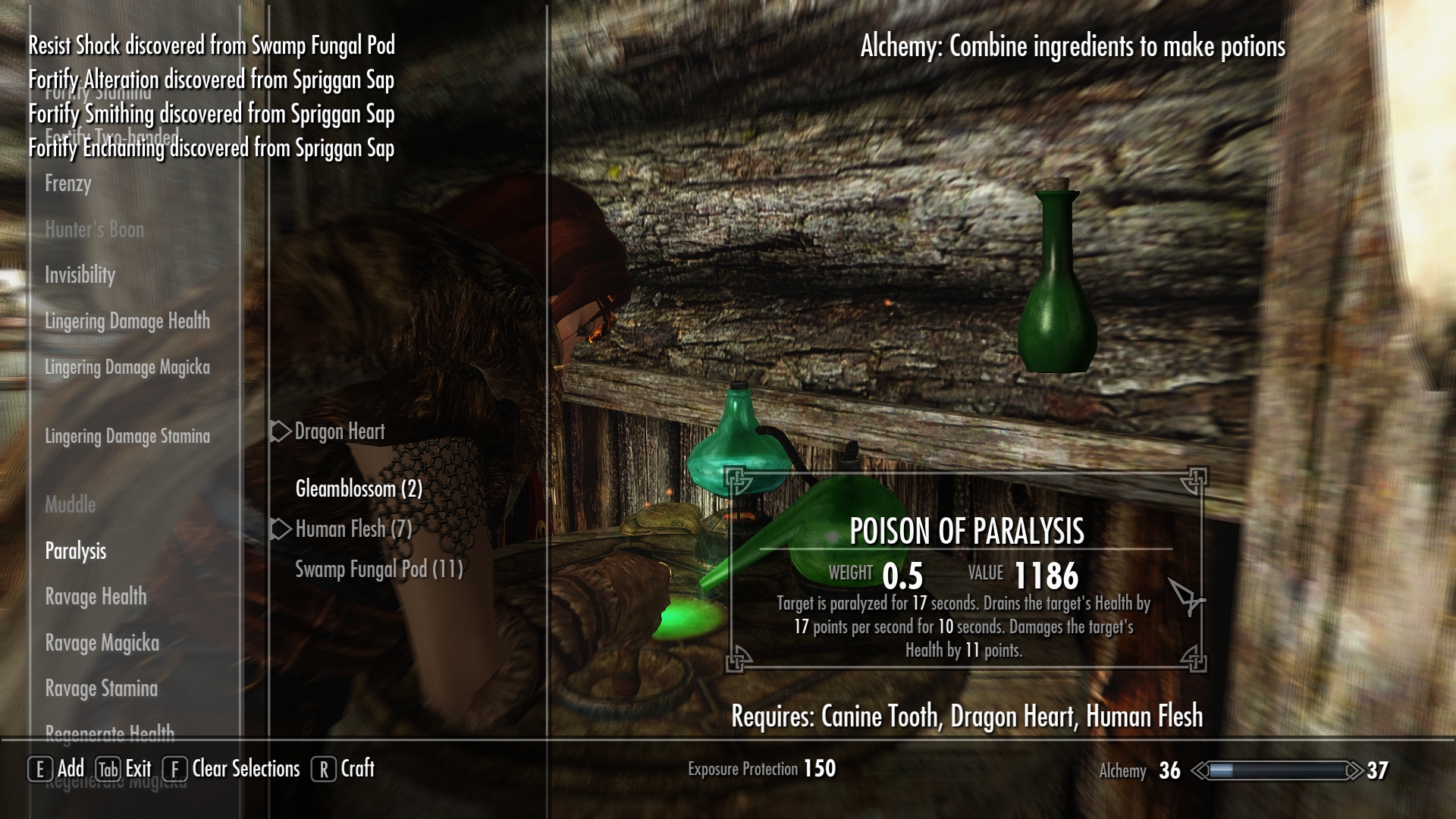Clear all ingredient selections
The image size is (1456, 819).
233,769
